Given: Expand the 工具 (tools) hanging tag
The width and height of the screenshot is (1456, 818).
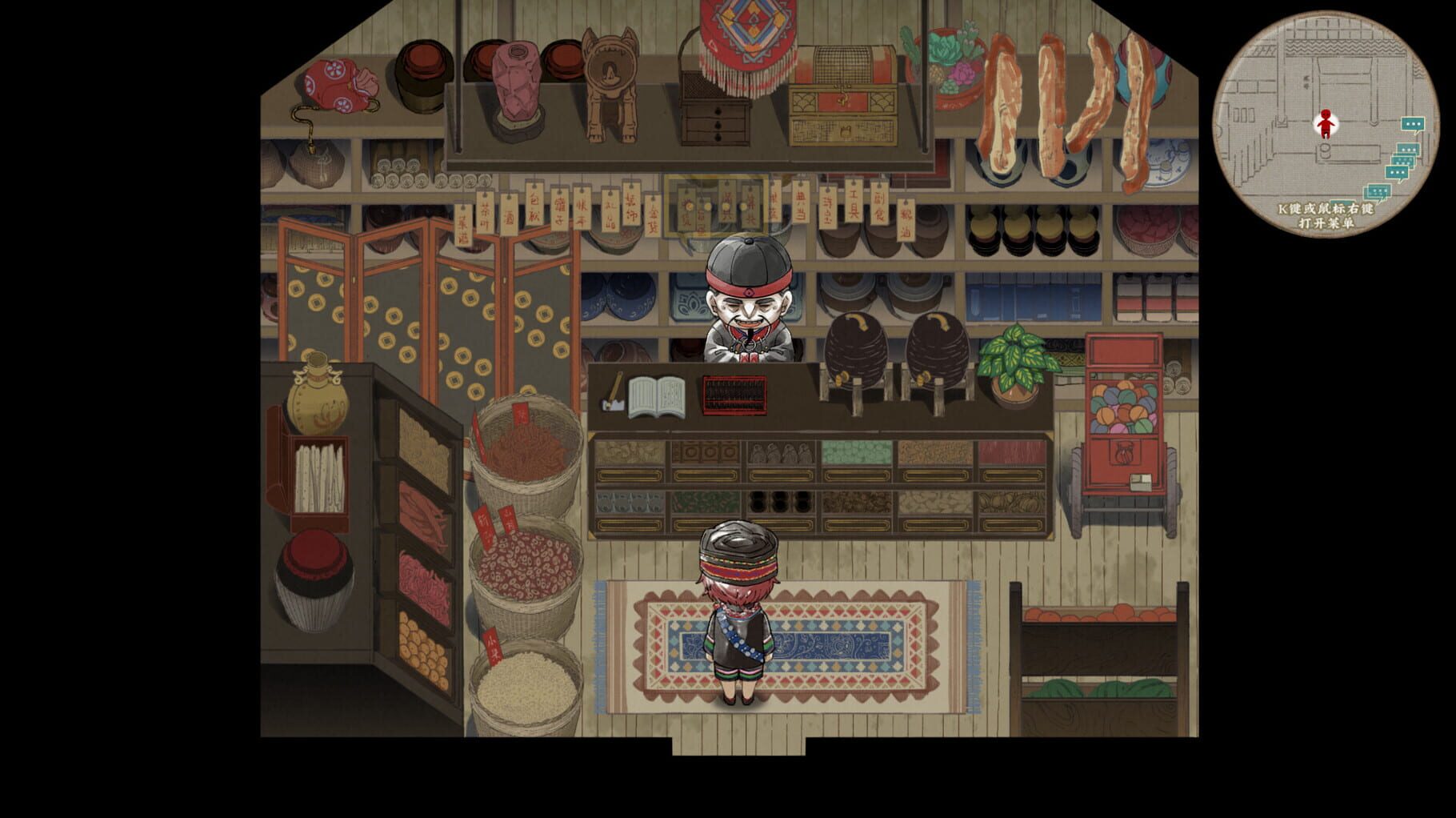Looking at the screenshot, I should pyautogui.click(x=852, y=204).
